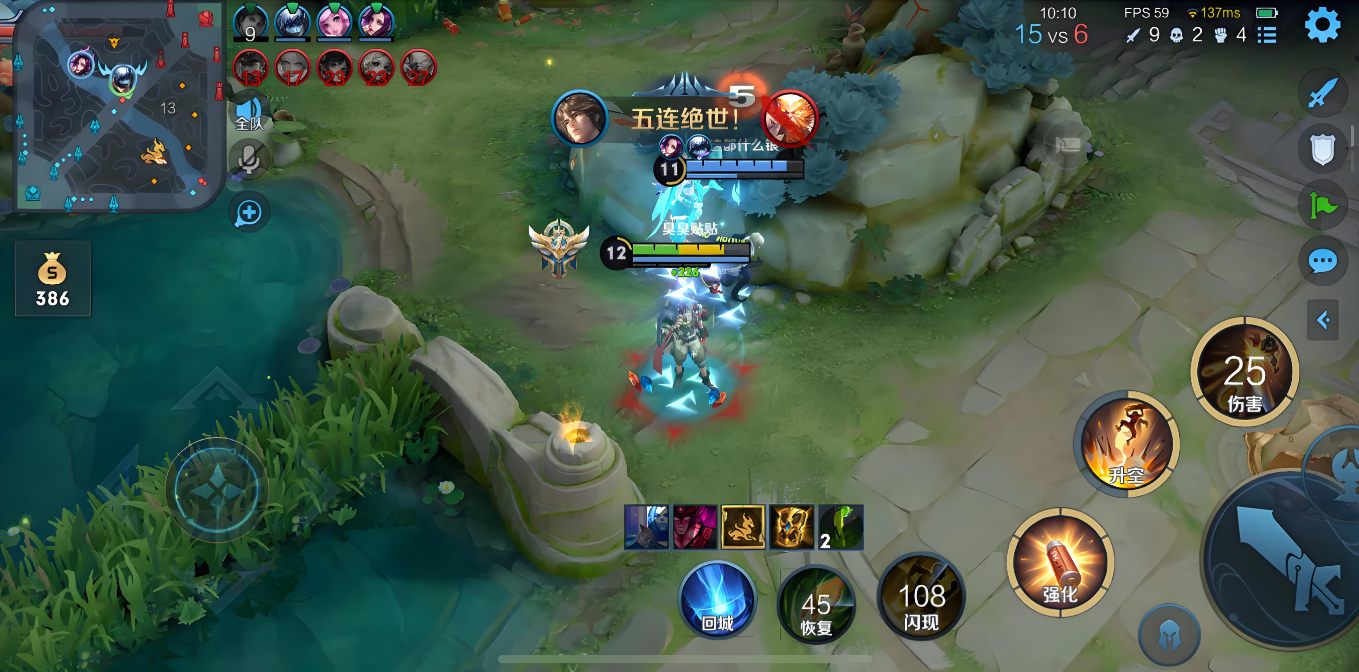
Task: Collapse the side panel with the arrow
Action: (1323, 320)
